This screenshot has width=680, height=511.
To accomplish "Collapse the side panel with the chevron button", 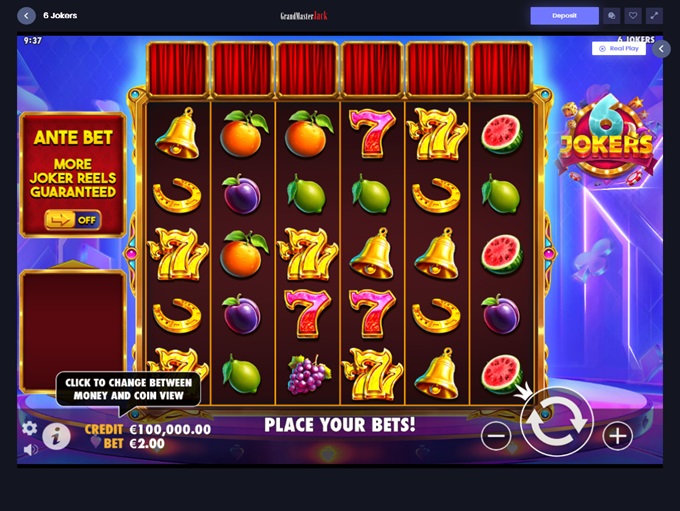I will [661, 49].
